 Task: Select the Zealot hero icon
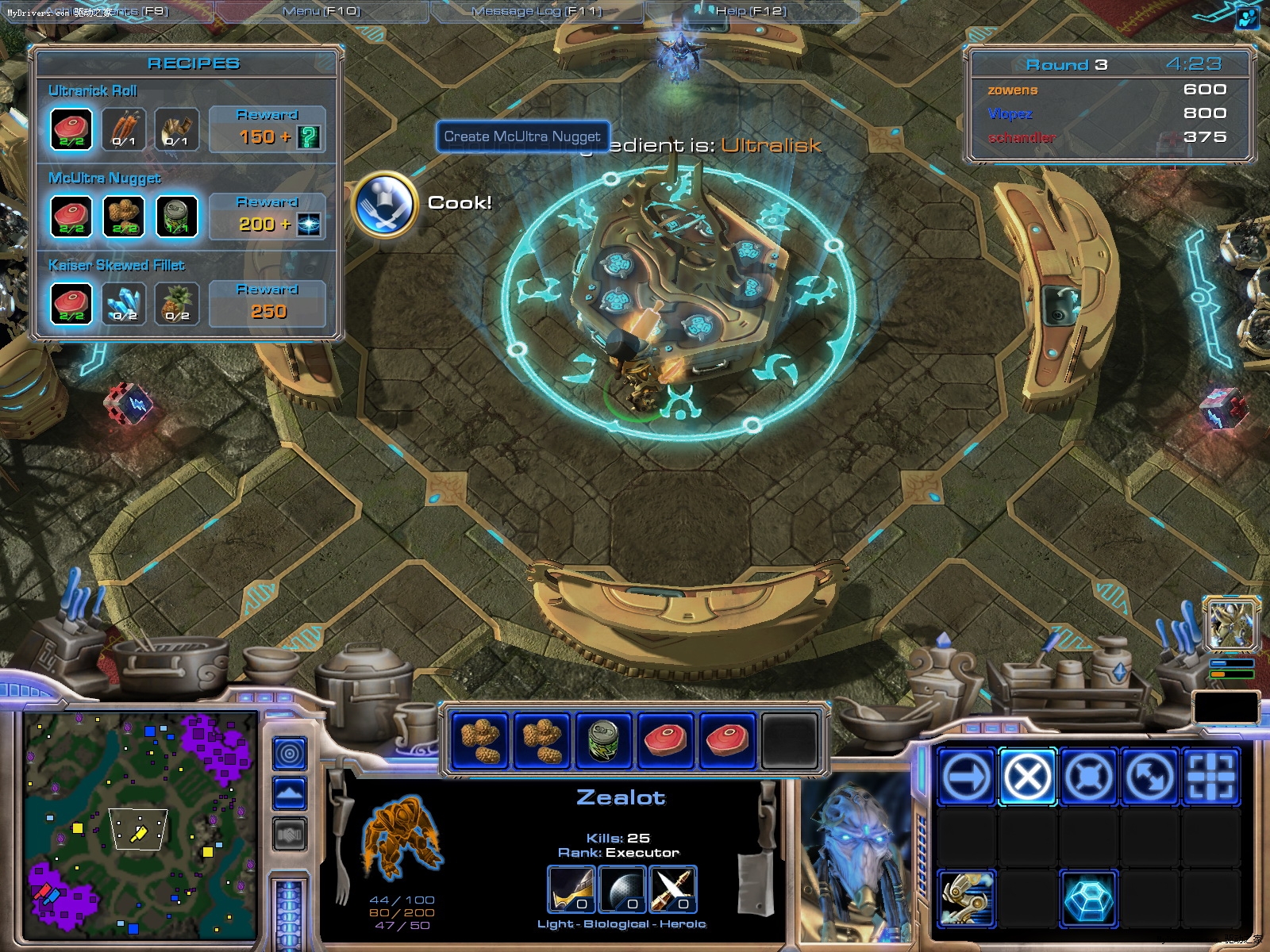pos(1232,624)
